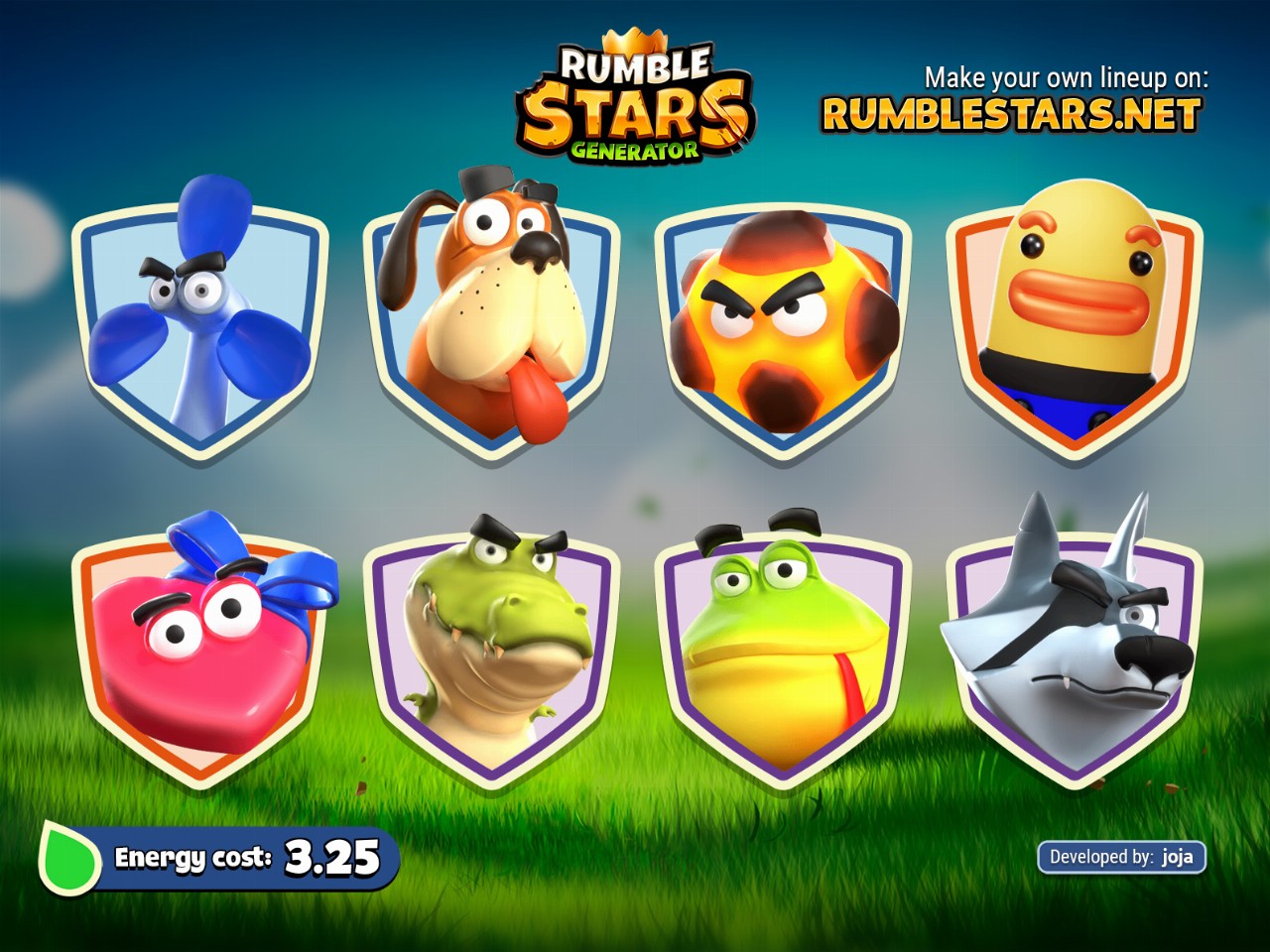Select the blue fan character card
Viewport: 1270px width, 952px height.
(199, 322)
